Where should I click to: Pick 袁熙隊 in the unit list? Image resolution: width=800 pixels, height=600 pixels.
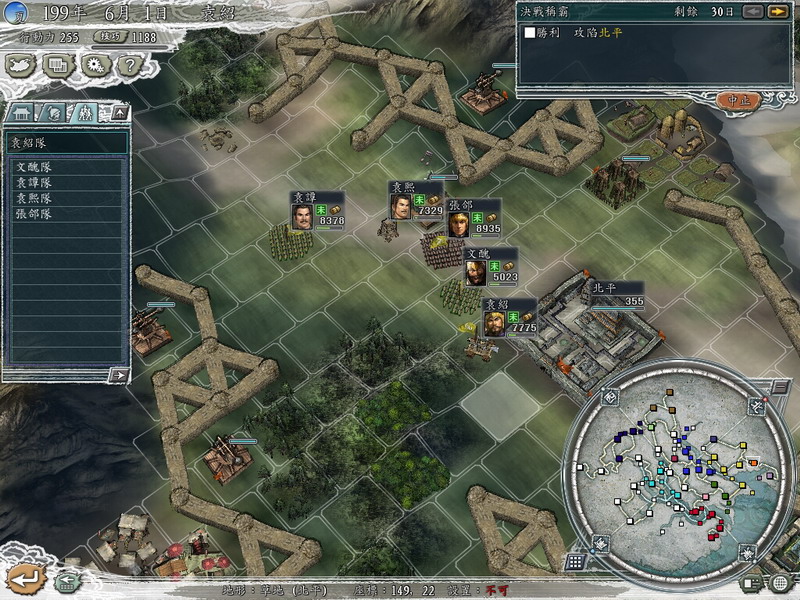(34, 198)
